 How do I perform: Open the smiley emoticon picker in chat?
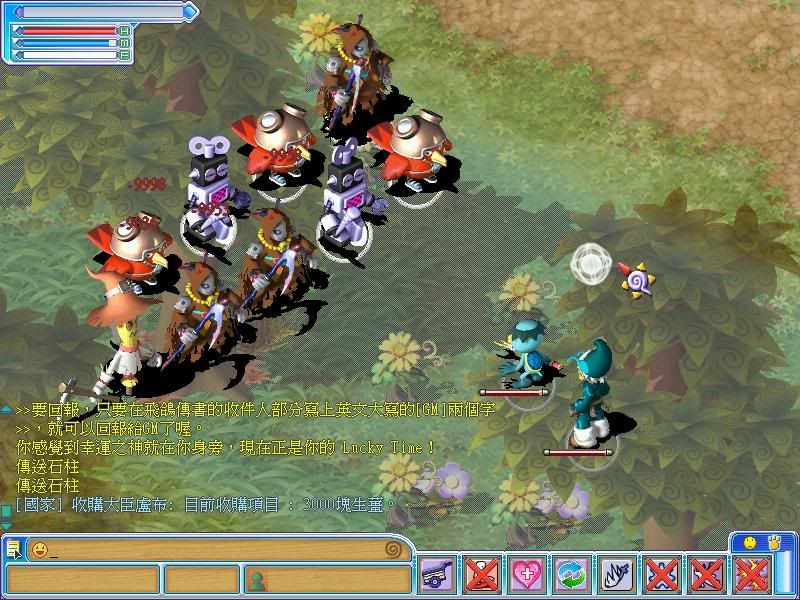(x=39, y=549)
